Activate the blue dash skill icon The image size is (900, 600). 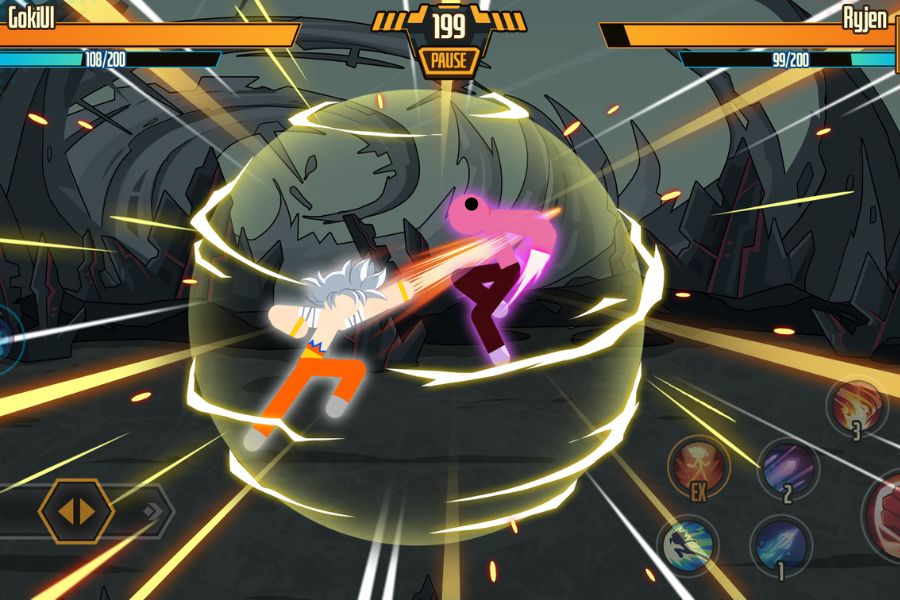click(x=688, y=545)
